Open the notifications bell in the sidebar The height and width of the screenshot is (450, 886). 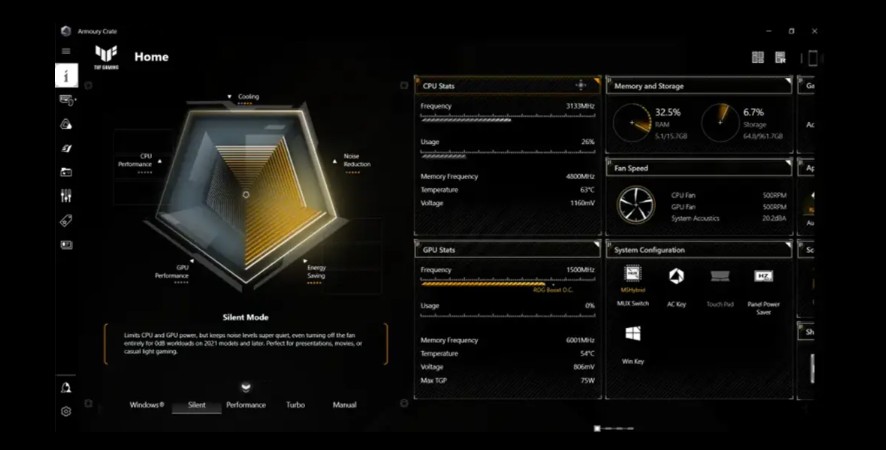click(x=66, y=387)
